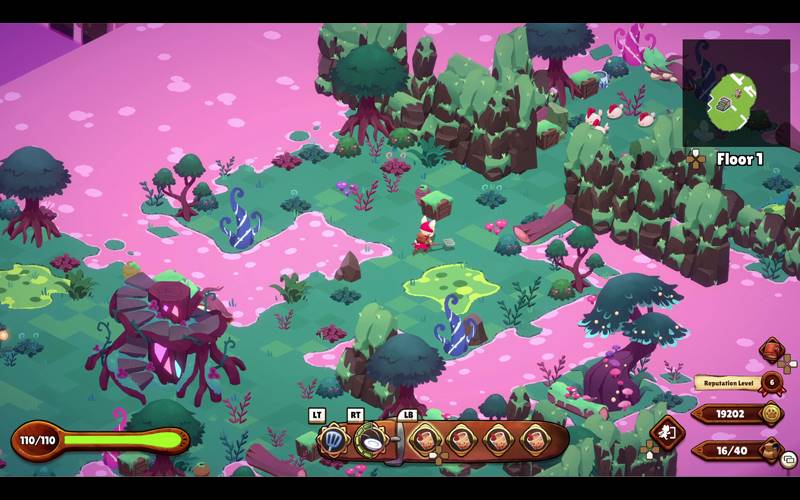The image size is (800, 500).
Task: Click the overlapping windows icon in the corner
Action: coord(788,460)
